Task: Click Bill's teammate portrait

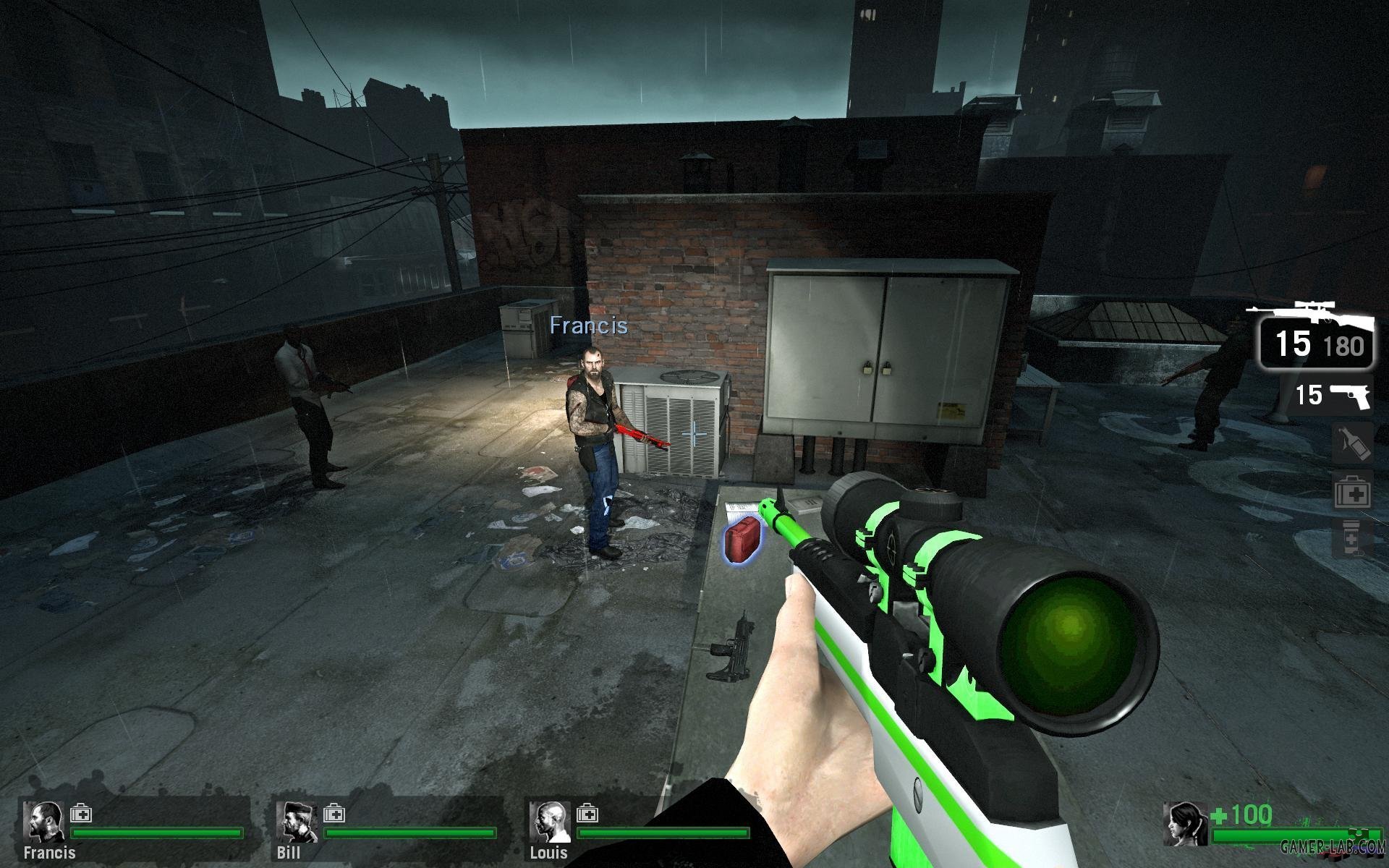Action: point(297,822)
